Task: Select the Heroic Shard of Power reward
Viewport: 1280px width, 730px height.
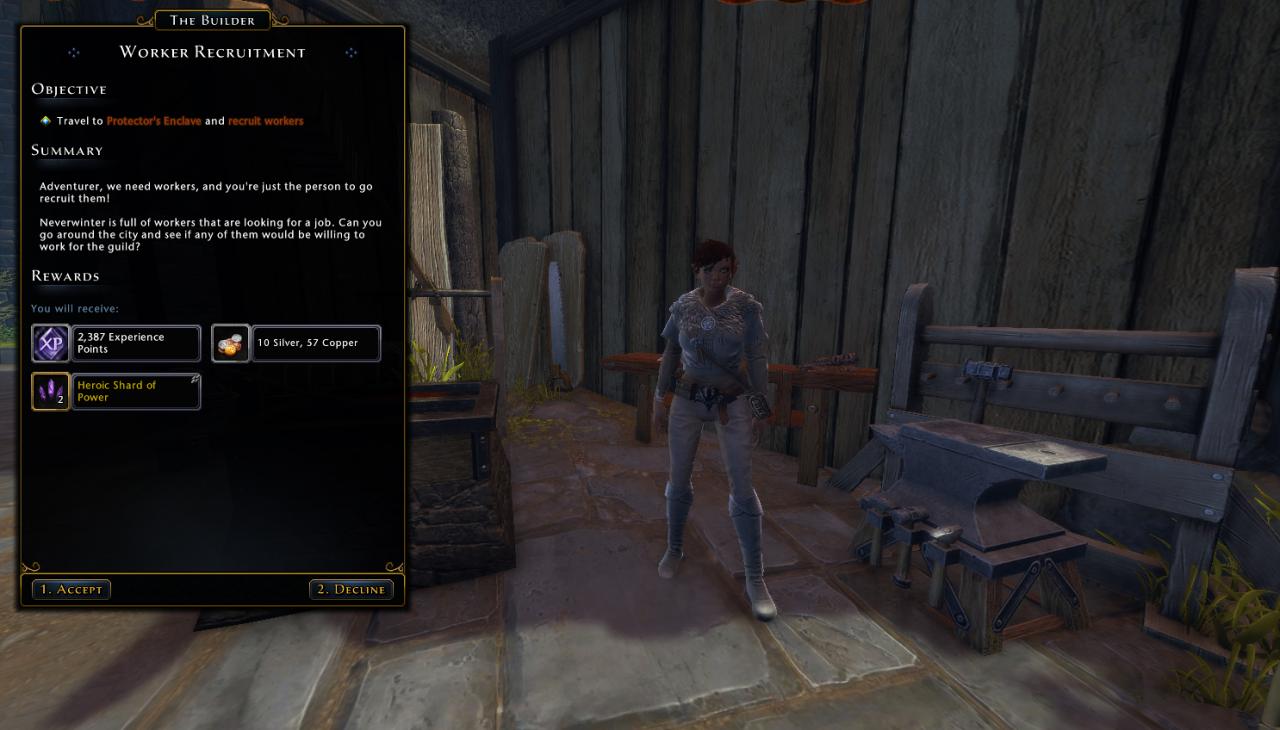Action: (x=116, y=391)
